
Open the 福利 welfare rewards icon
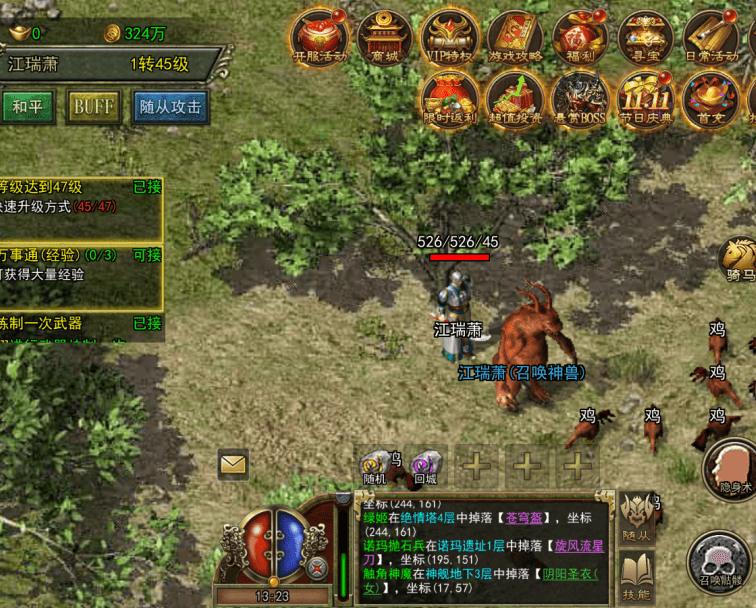(x=580, y=37)
